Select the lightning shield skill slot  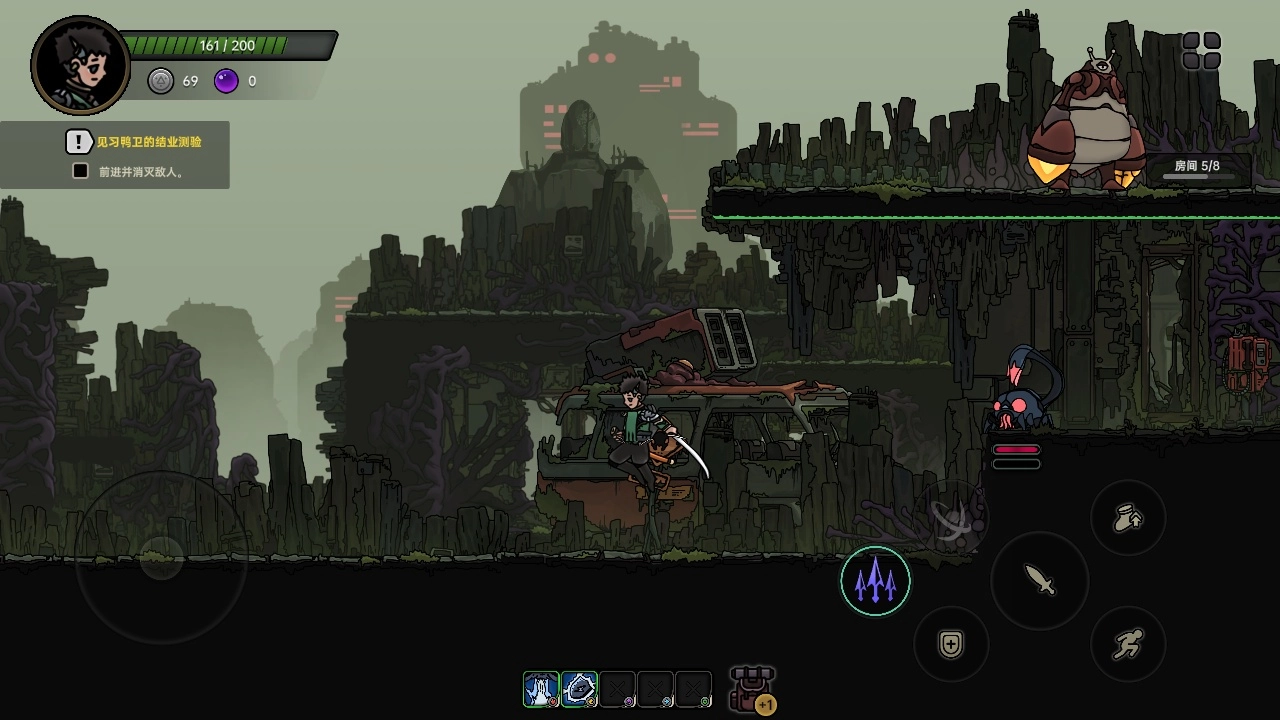pos(579,690)
